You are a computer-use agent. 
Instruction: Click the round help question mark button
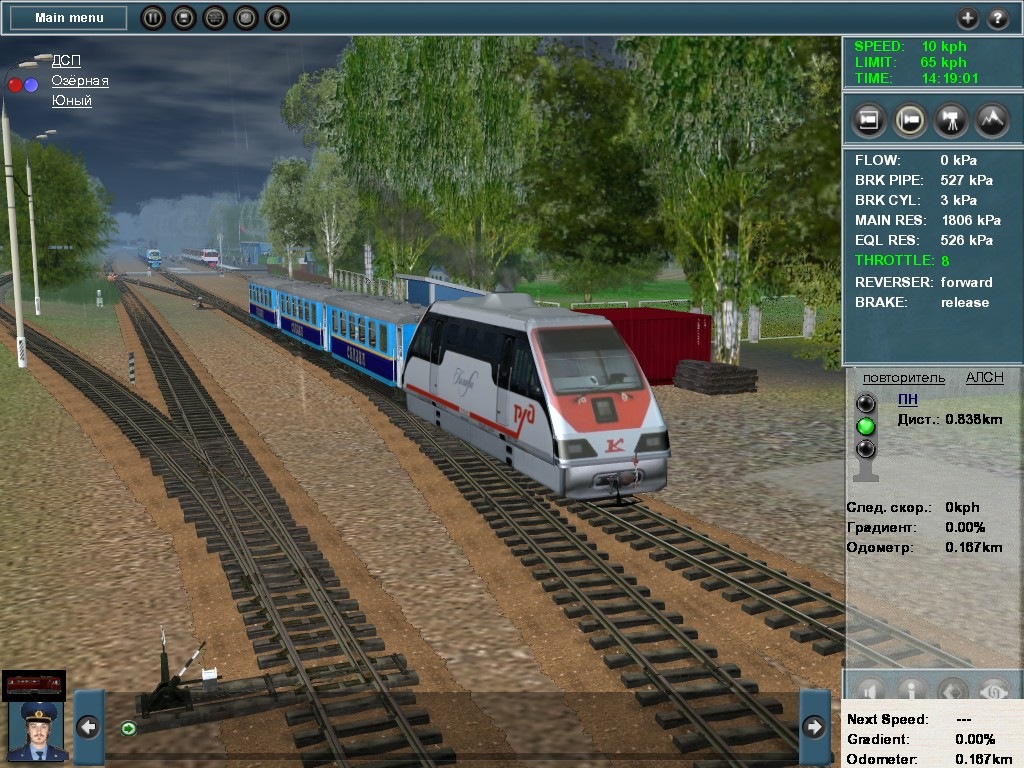click(x=998, y=18)
